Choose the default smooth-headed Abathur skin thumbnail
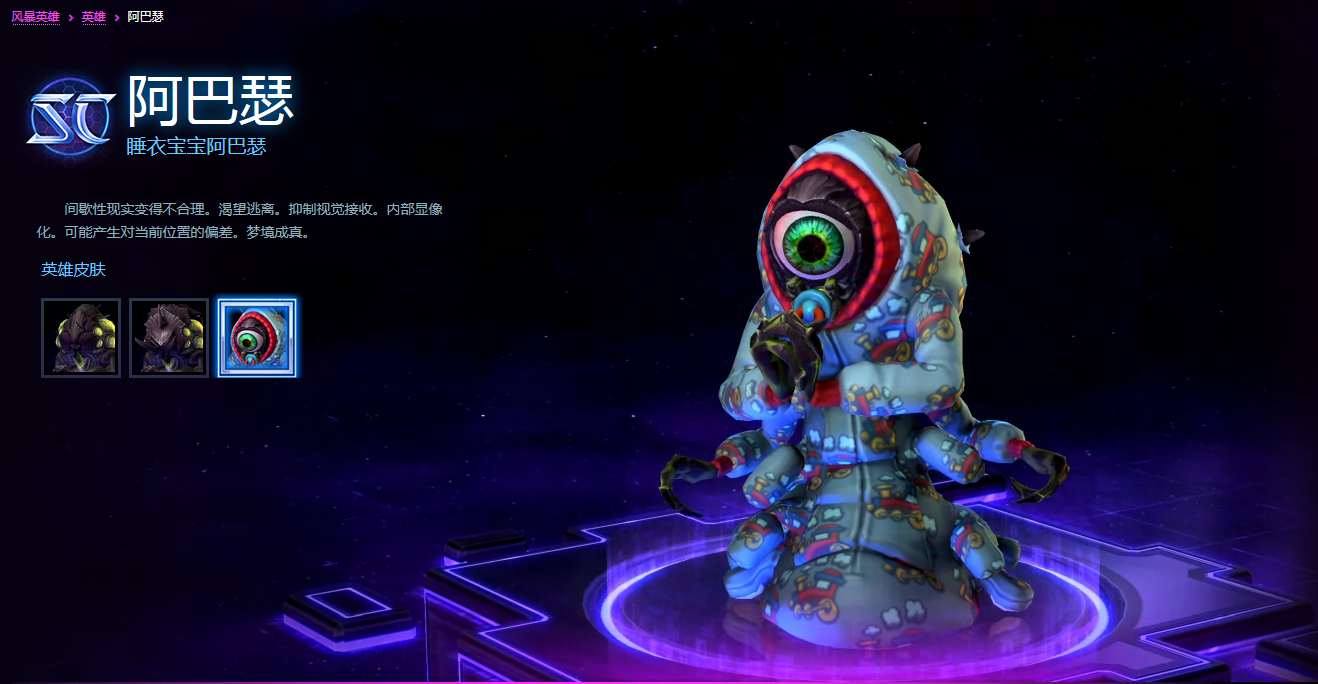 [x=81, y=338]
